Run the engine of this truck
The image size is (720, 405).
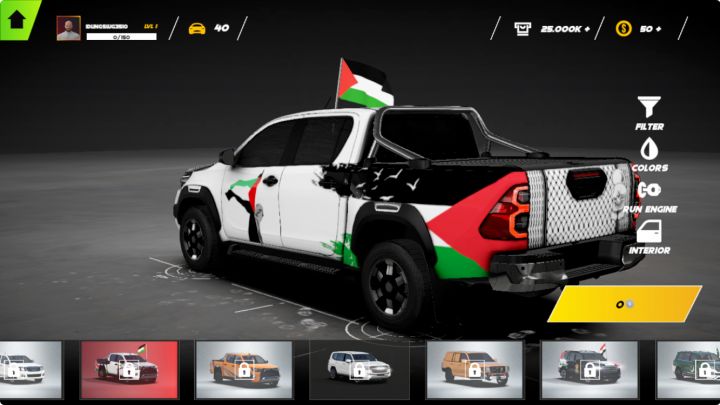click(649, 195)
